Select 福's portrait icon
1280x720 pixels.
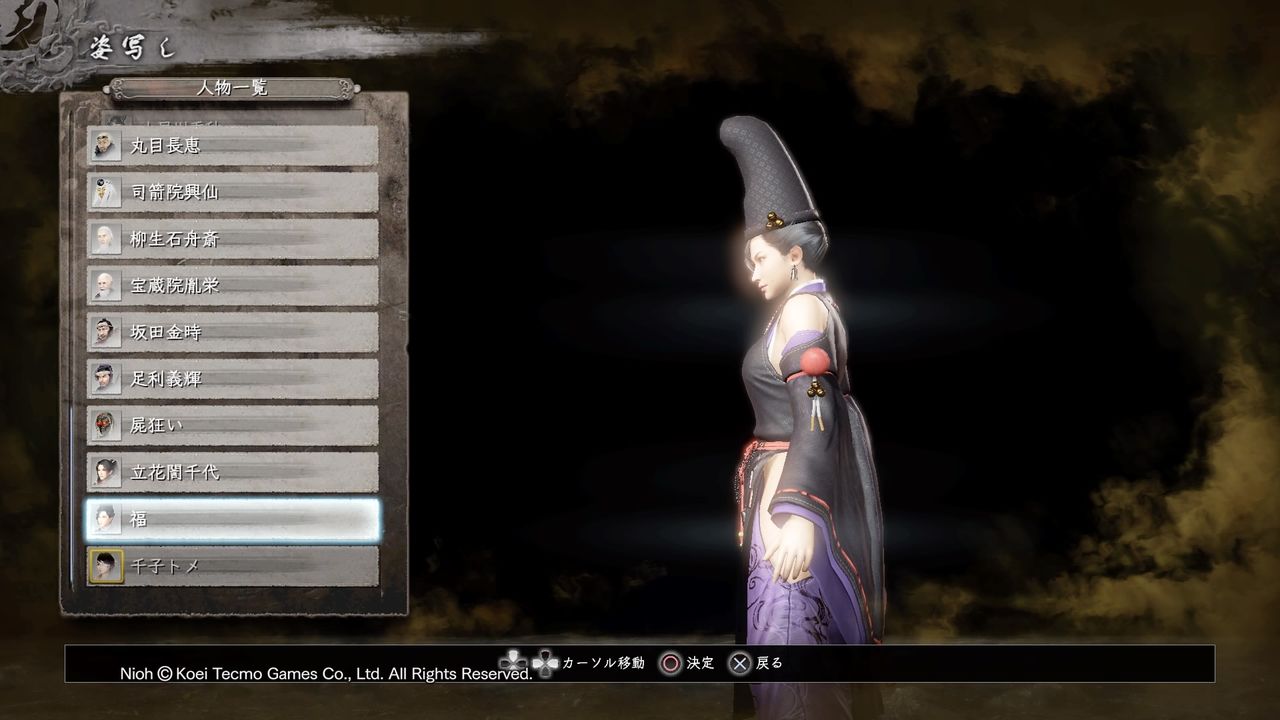(x=106, y=519)
